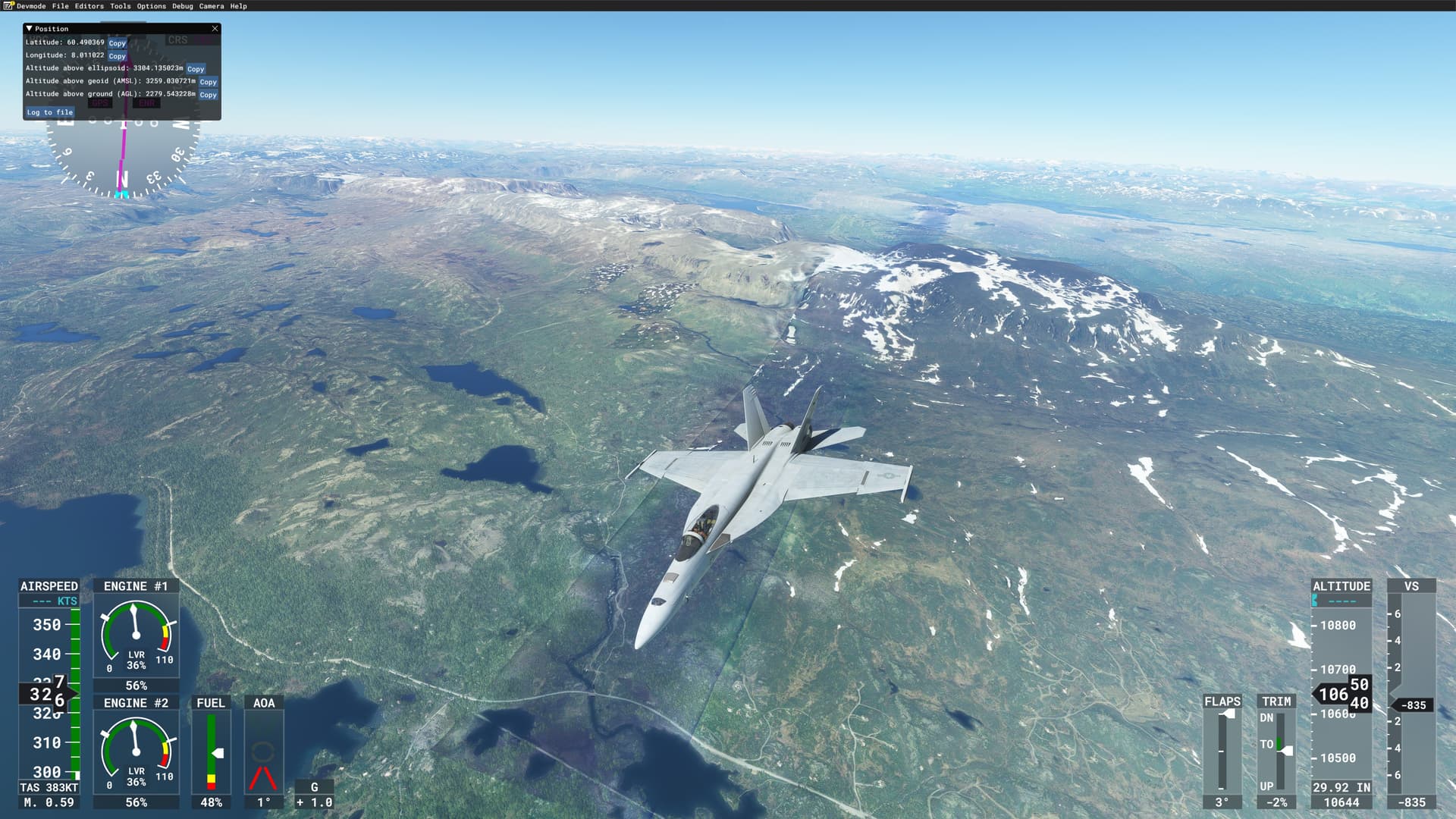This screenshot has height=819, width=1456.
Task: Copy the AMSL altitude value
Action: pos(208,82)
